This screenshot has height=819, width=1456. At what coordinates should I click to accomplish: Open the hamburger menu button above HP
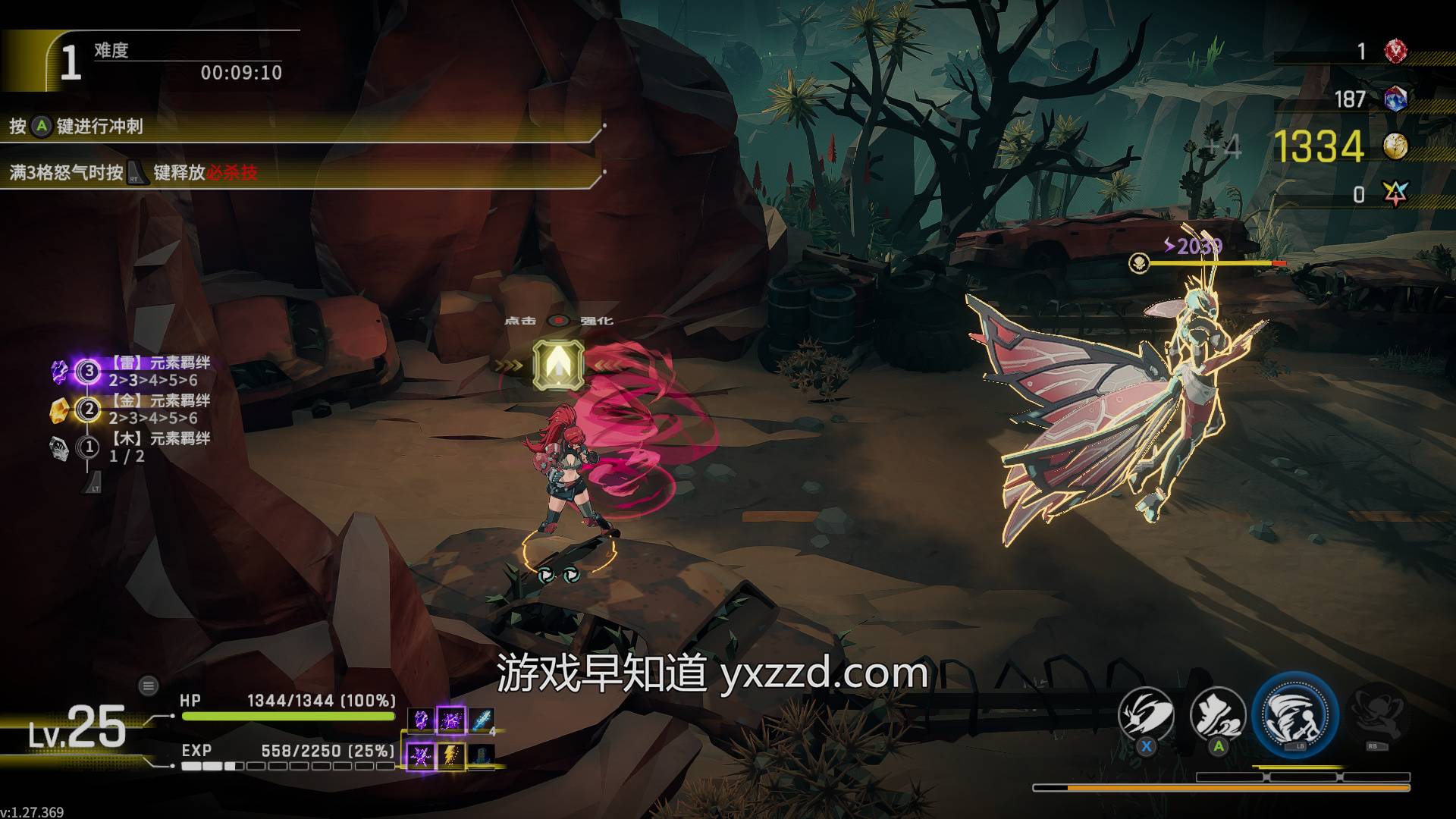(x=148, y=686)
